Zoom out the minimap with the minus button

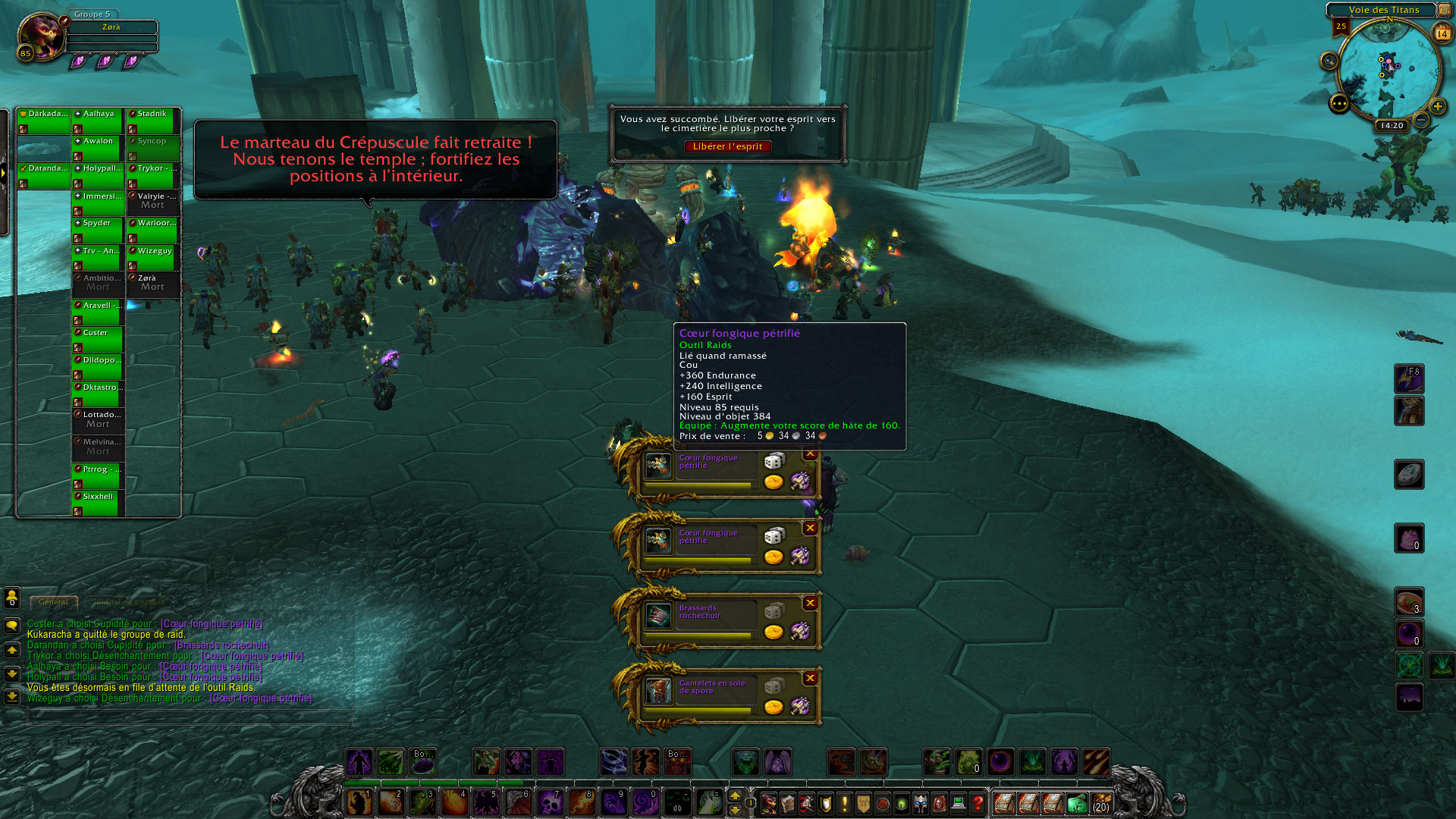click(x=1421, y=120)
